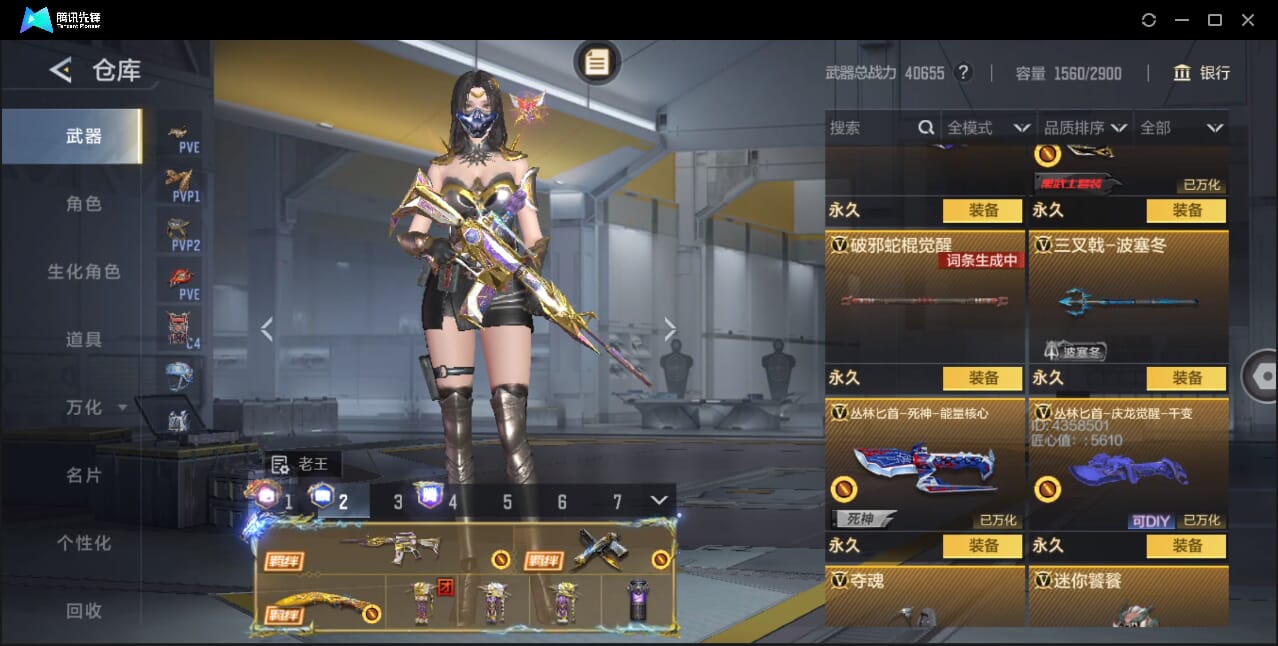Switch to the 武器 weapons tab
1278x646 pixels.
[x=83, y=136]
